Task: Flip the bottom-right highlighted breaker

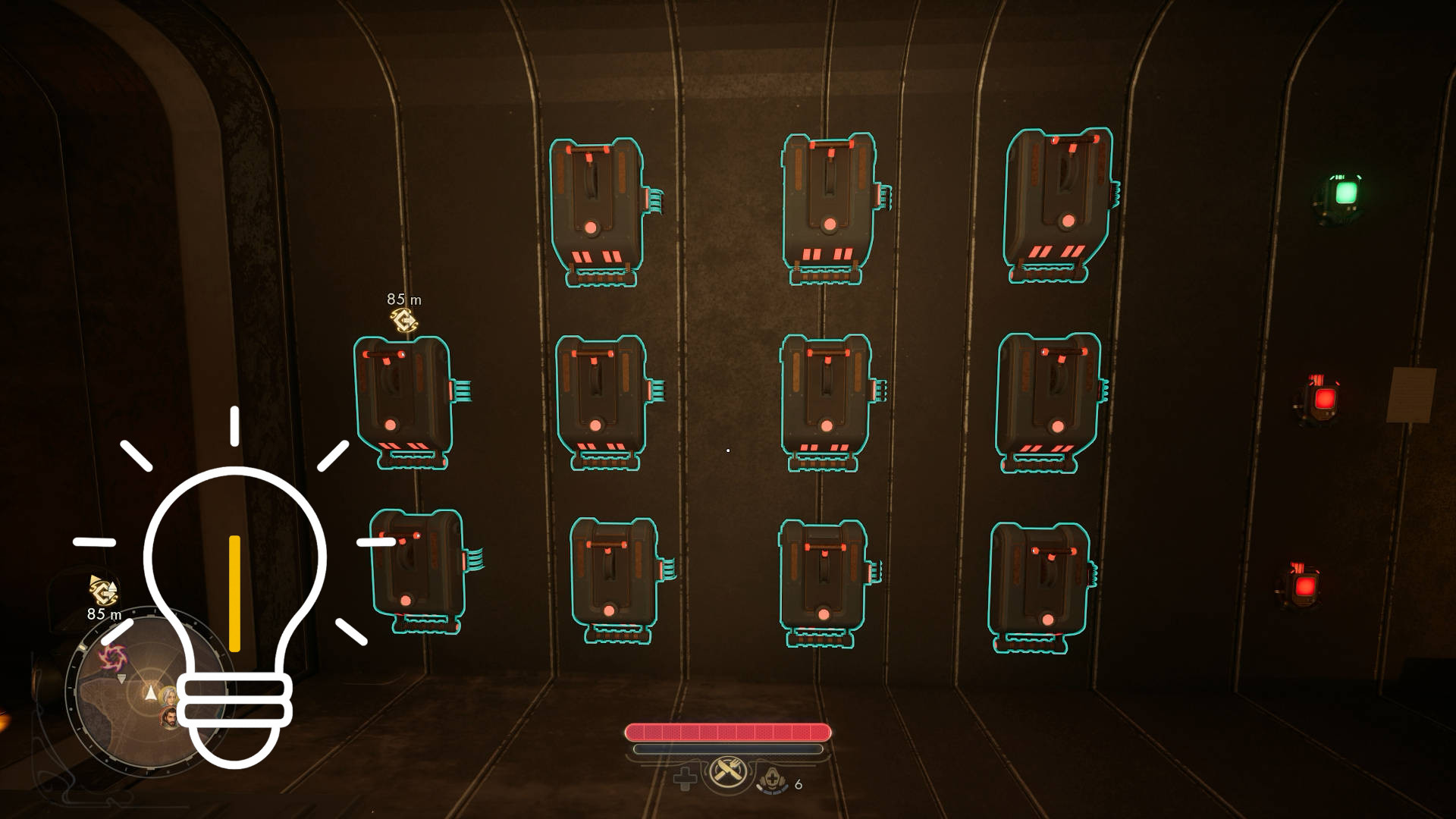Action: click(x=1043, y=580)
